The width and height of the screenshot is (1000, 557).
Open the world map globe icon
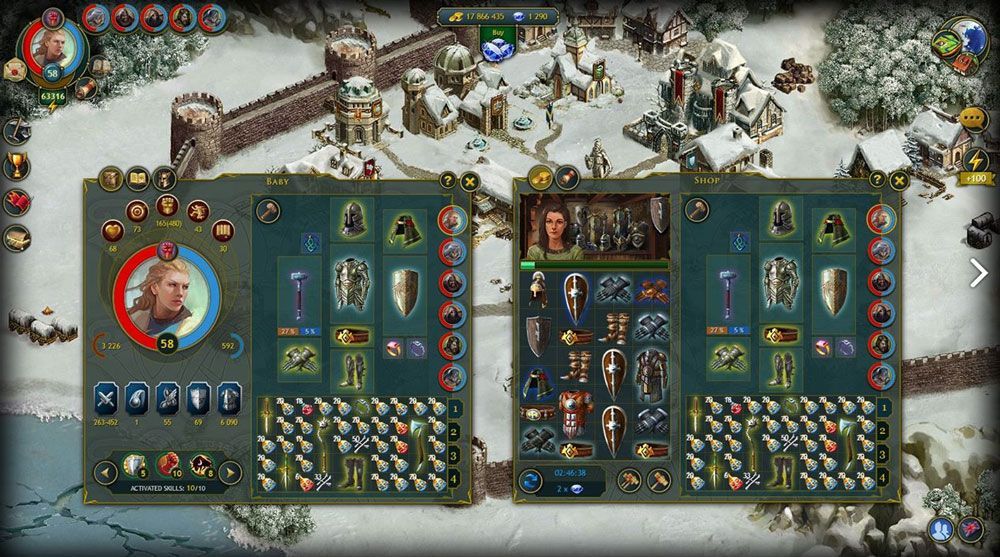tap(960, 43)
